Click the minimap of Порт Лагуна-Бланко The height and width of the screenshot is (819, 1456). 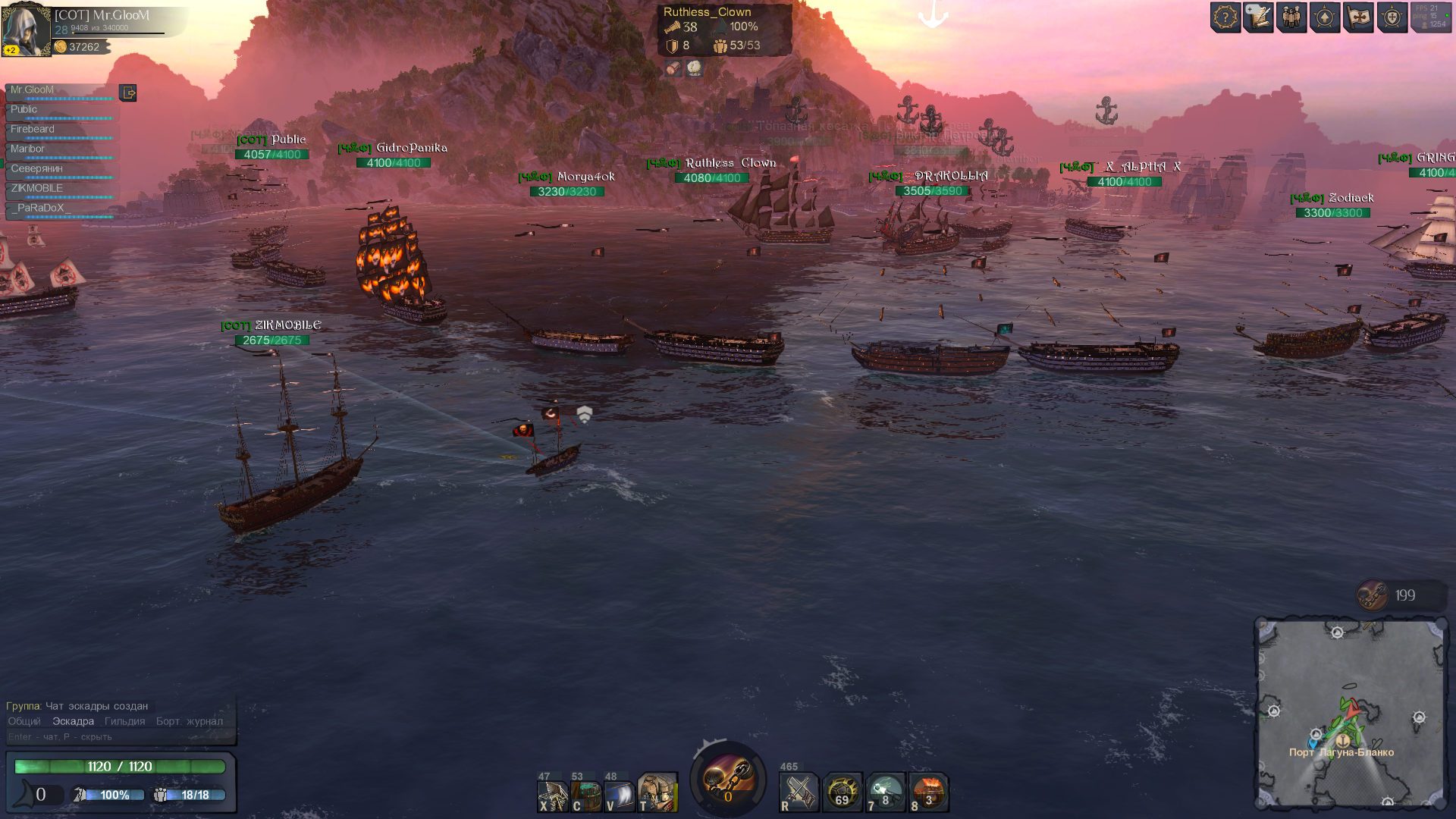tap(1350, 714)
